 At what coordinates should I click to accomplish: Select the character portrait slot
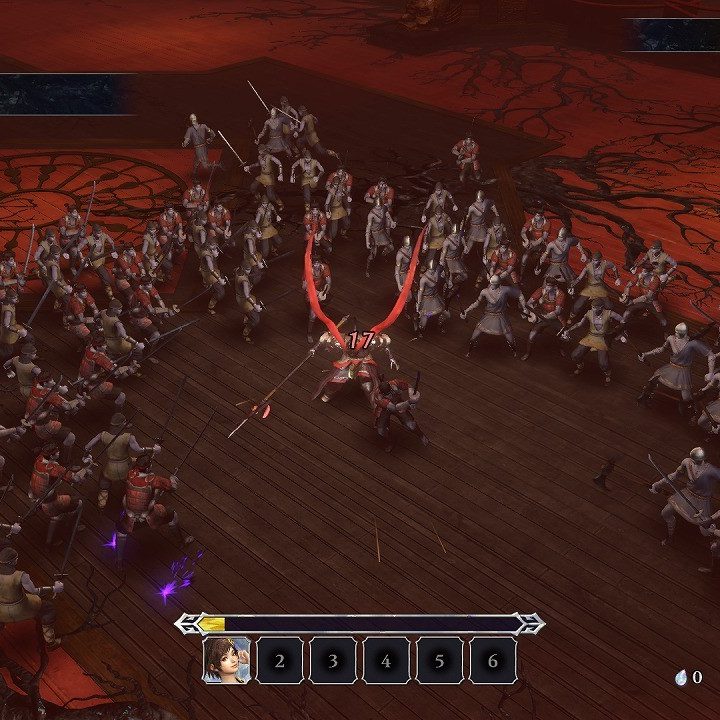click(x=227, y=660)
